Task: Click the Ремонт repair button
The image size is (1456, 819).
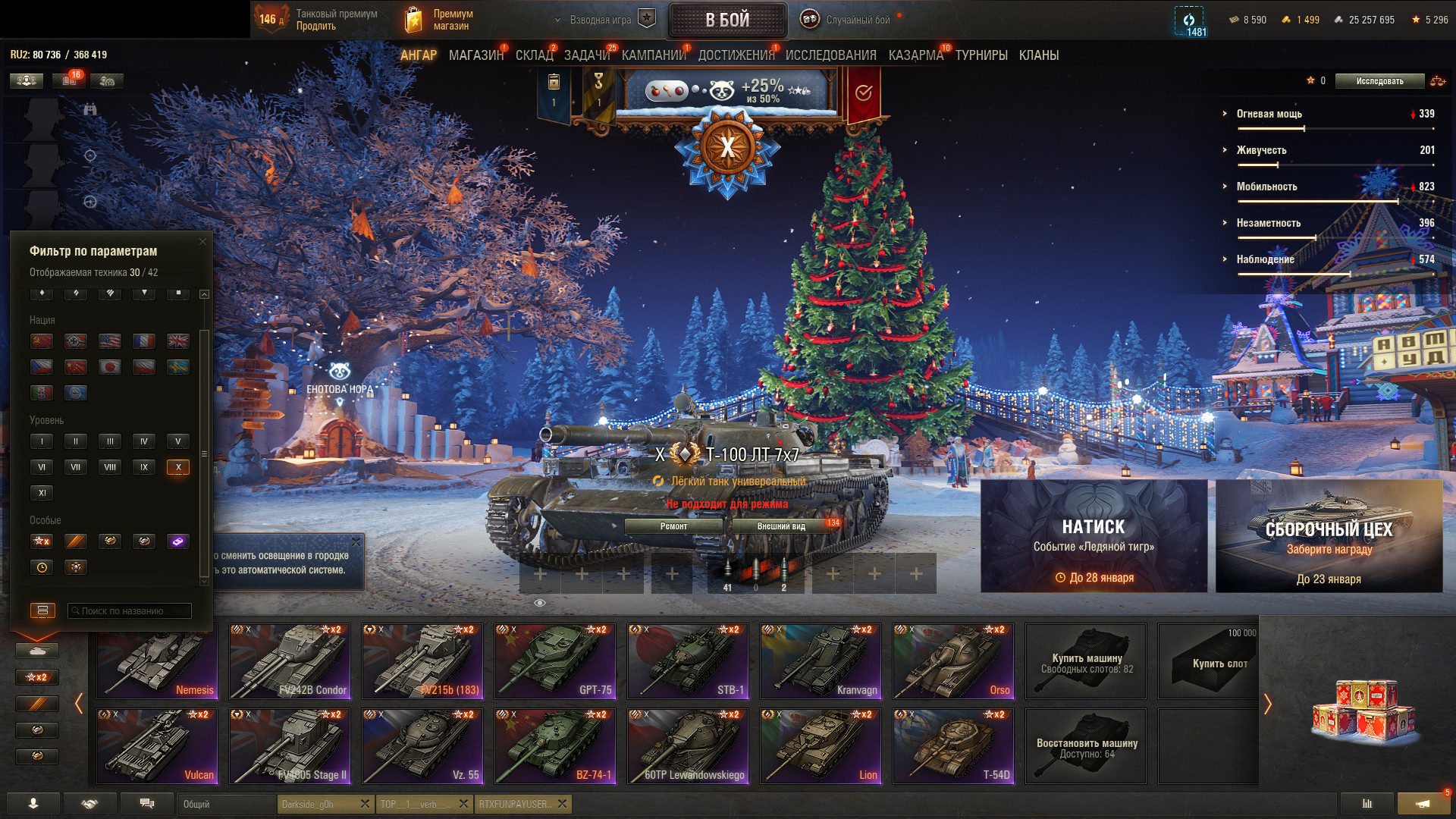Action: coord(673,526)
